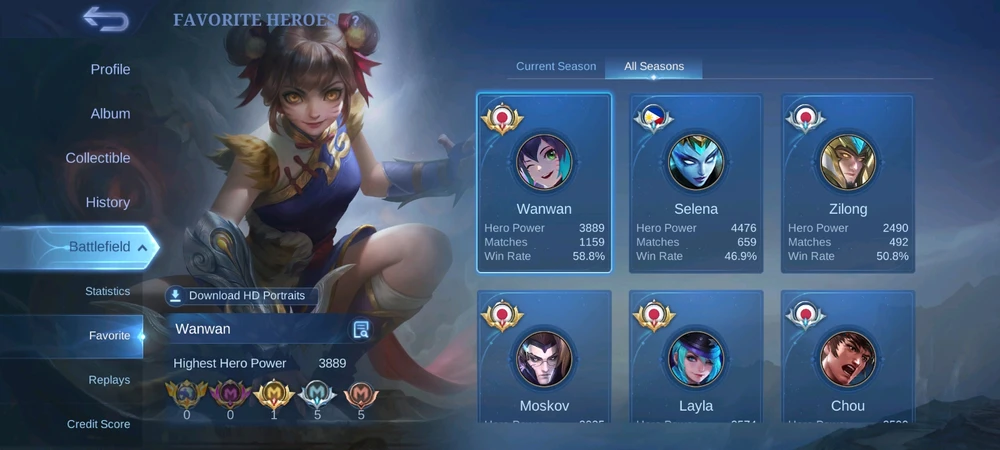Select the Favorite submenu entry
The width and height of the screenshot is (1000, 450).
point(109,335)
